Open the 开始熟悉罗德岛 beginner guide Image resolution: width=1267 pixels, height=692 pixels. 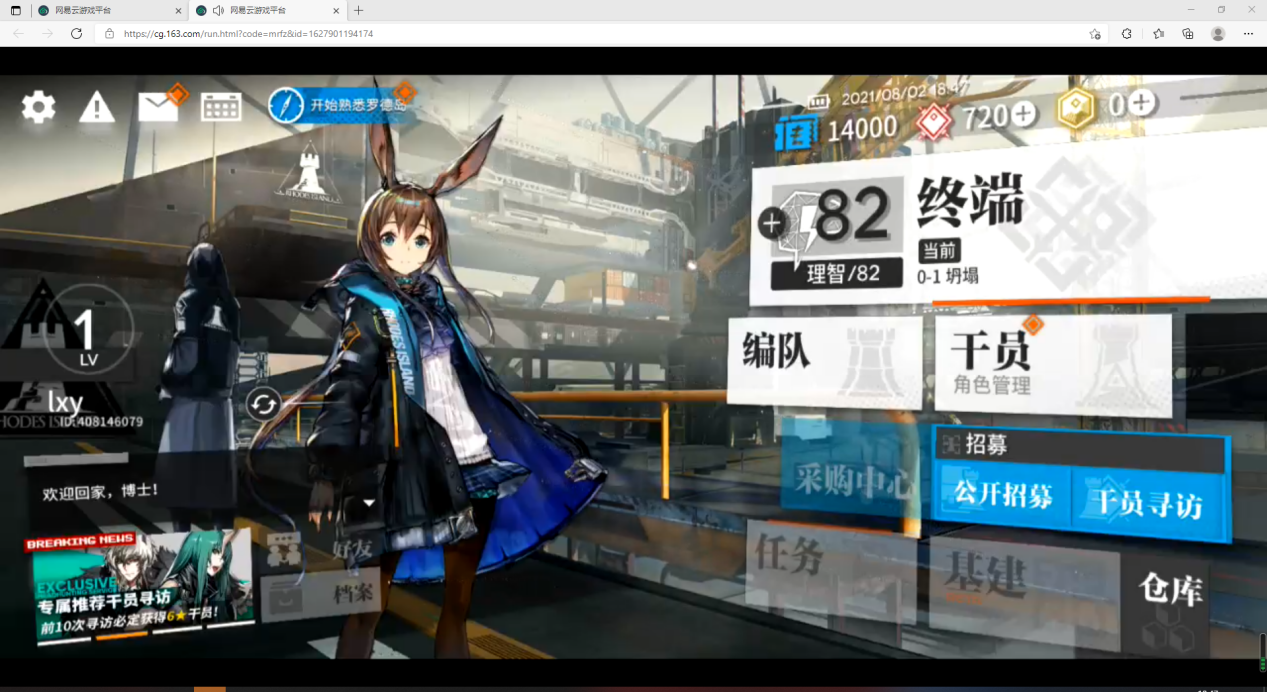click(340, 104)
